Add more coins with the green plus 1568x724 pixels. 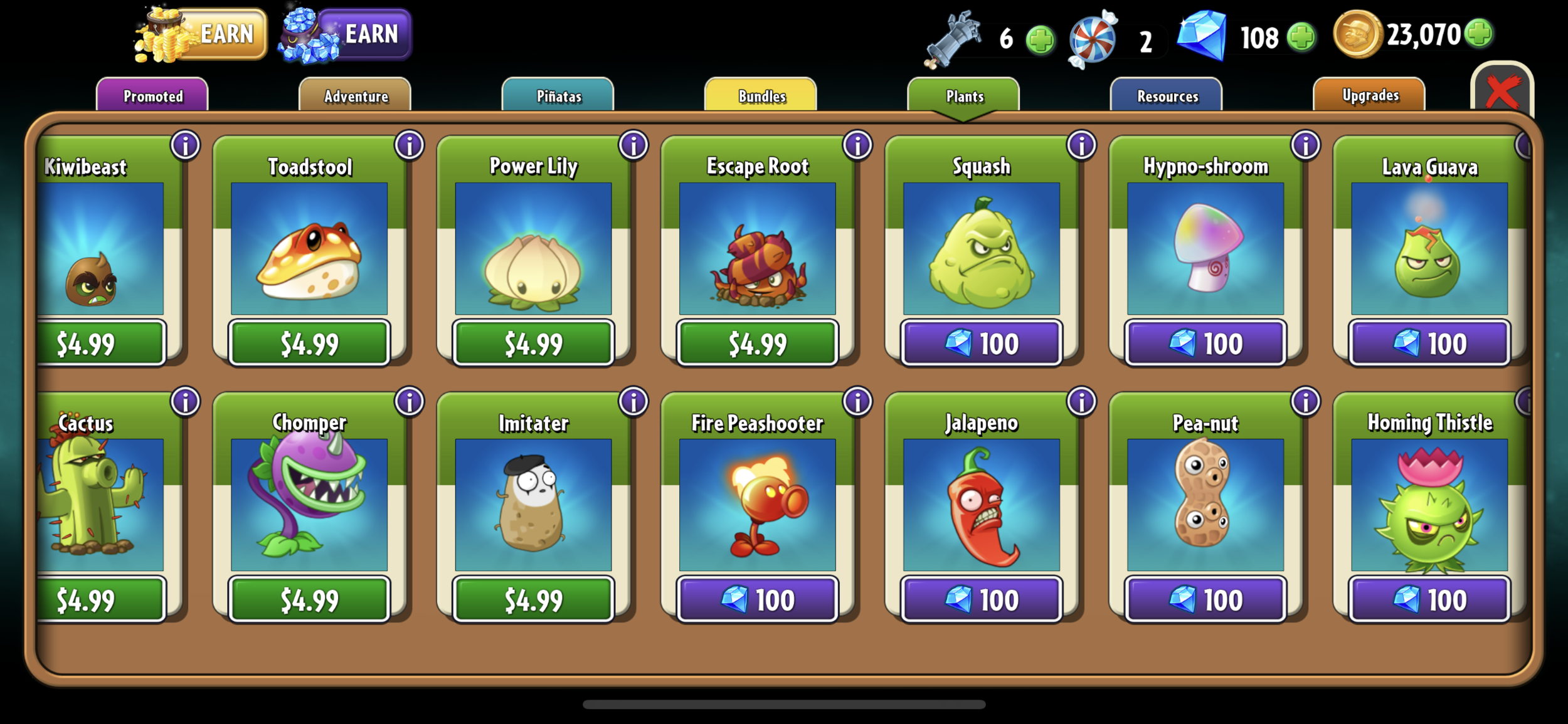click(x=1480, y=34)
